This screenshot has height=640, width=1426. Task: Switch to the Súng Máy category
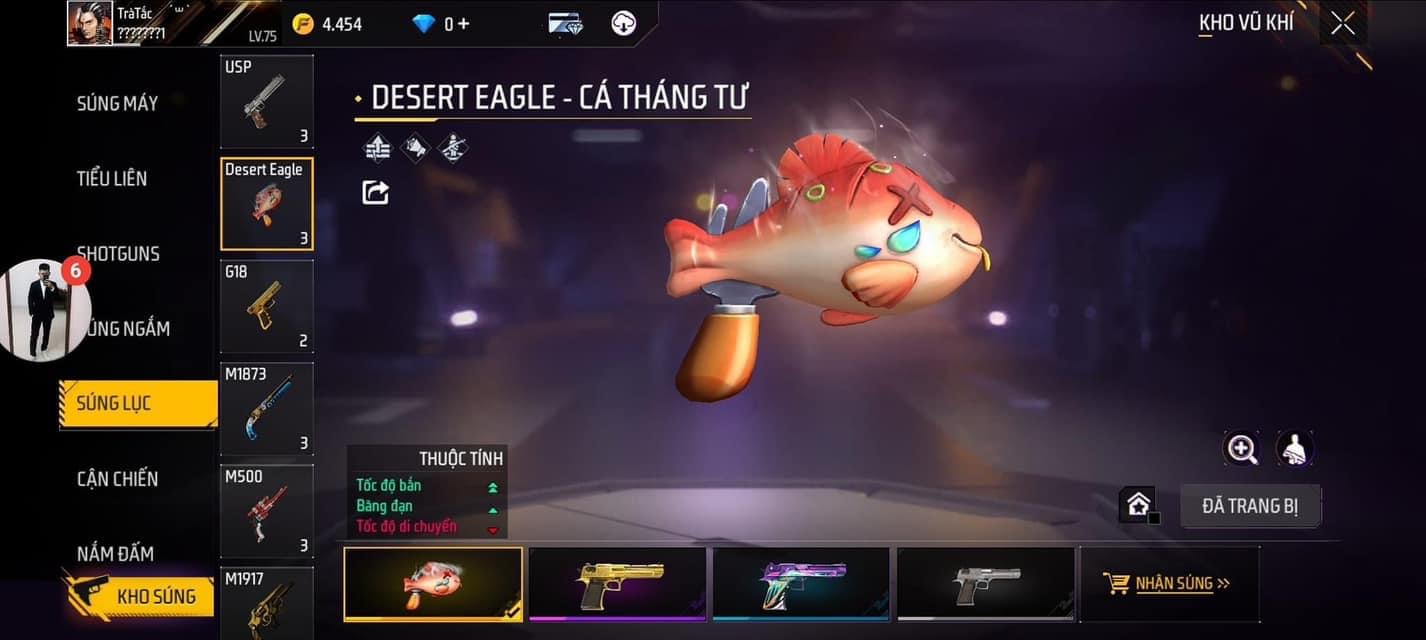tap(117, 103)
